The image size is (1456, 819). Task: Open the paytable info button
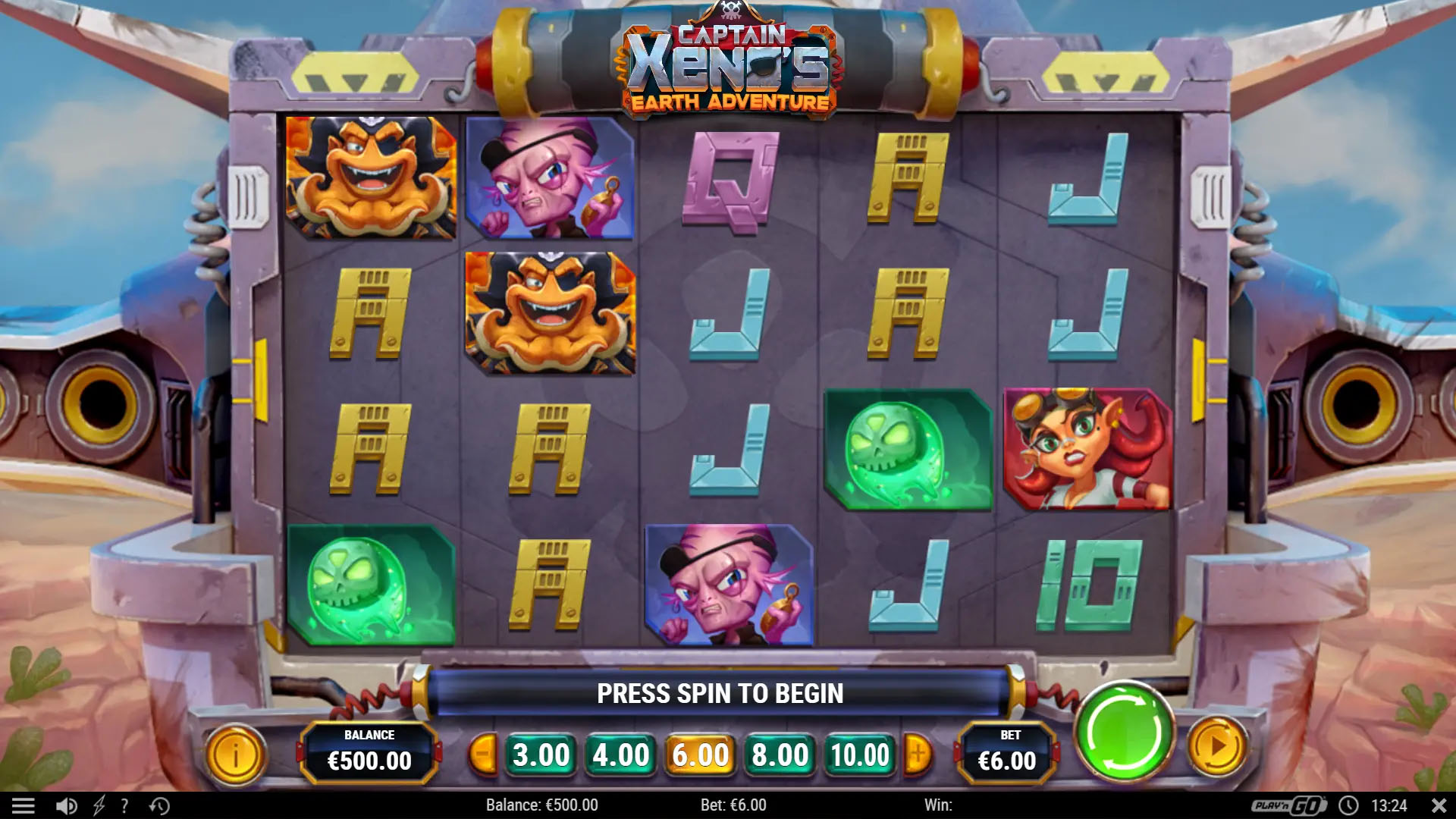[235, 755]
